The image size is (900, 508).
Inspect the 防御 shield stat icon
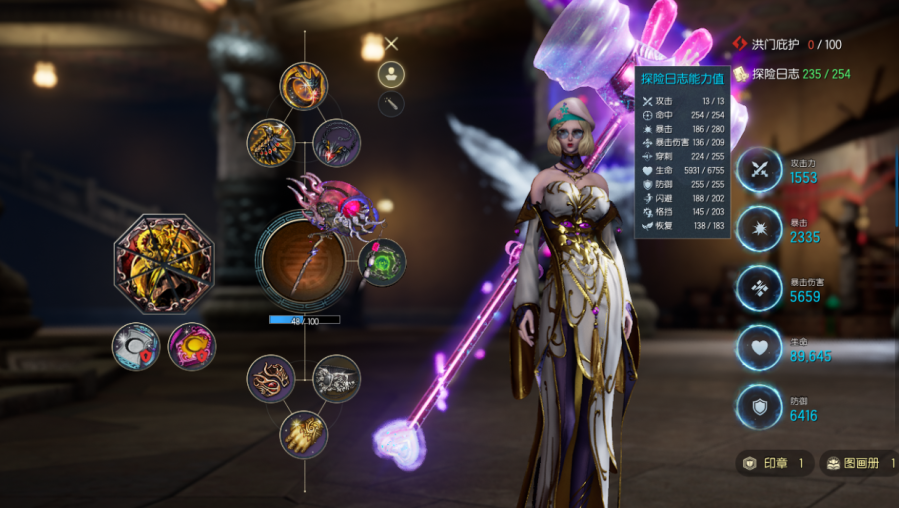[759, 408]
